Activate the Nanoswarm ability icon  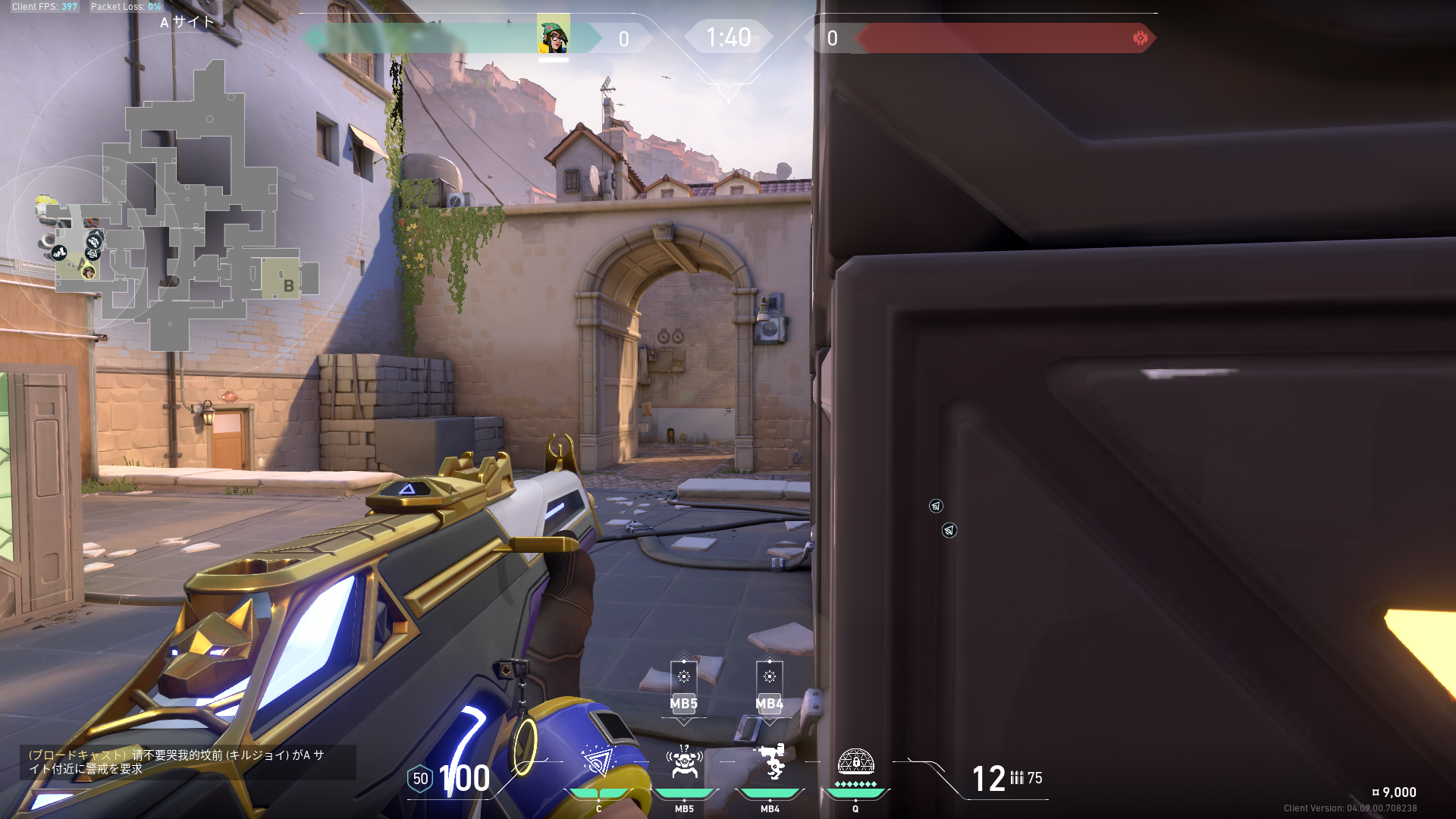coord(598,762)
